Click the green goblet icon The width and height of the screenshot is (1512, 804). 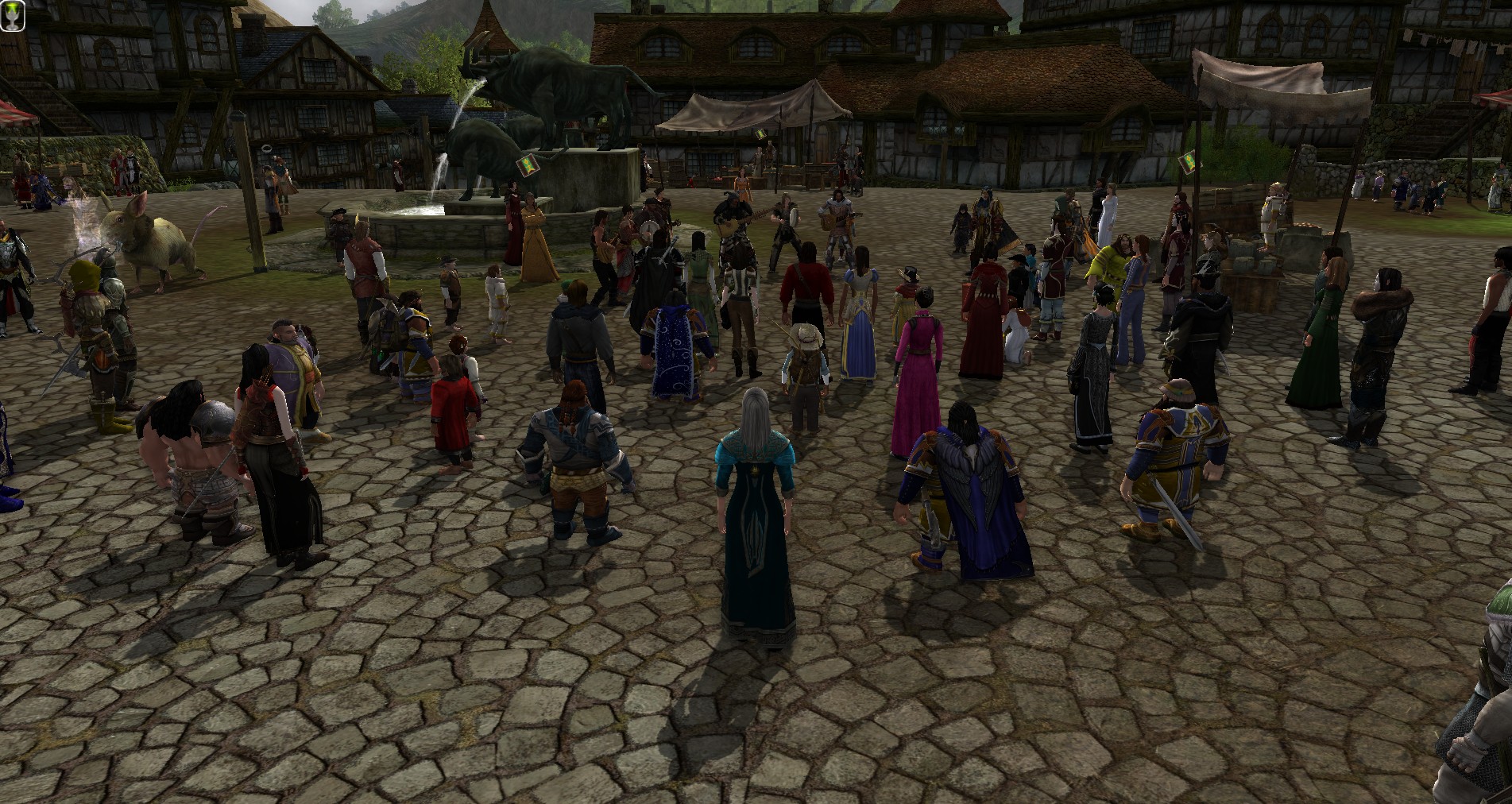[14, 16]
